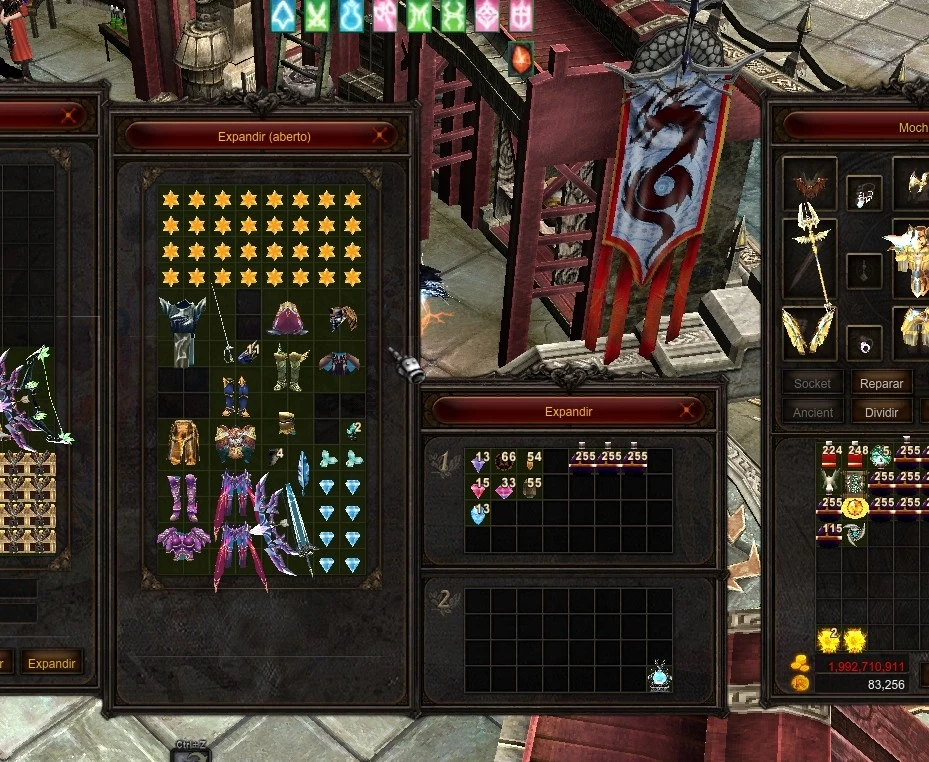Viewport: 929px width, 762px height.
Task: Click the Expandir button at bottom left
Action: pyautogui.click(x=51, y=663)
